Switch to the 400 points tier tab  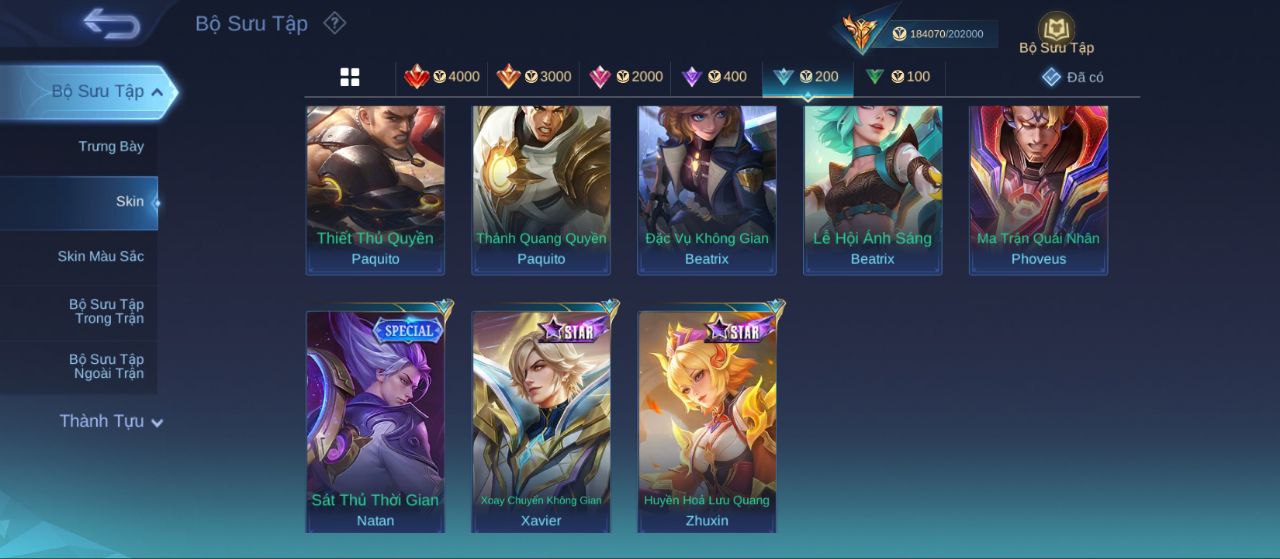(x=714, y=77)
